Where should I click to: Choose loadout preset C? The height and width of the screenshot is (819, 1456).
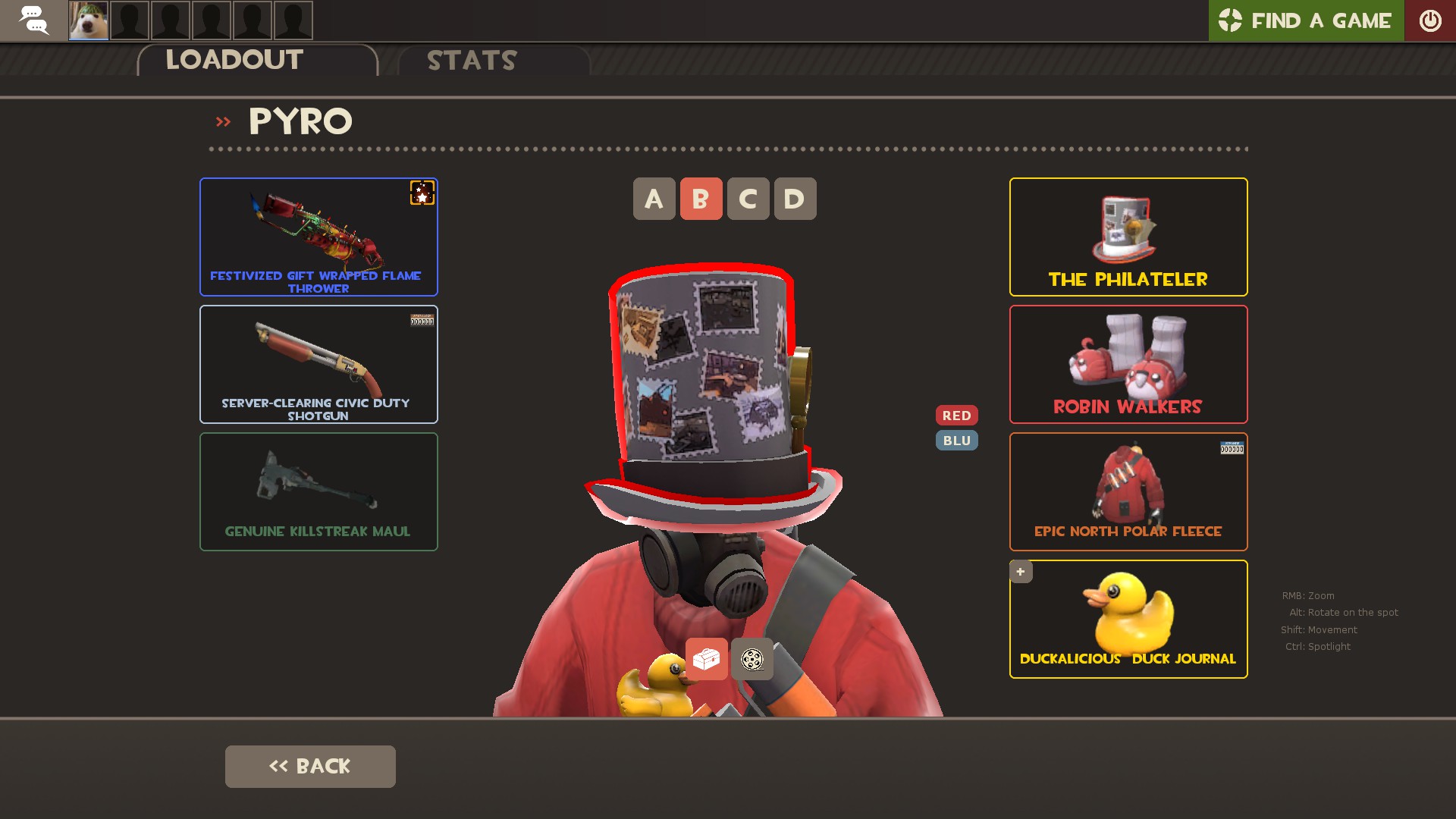point(748,199)
